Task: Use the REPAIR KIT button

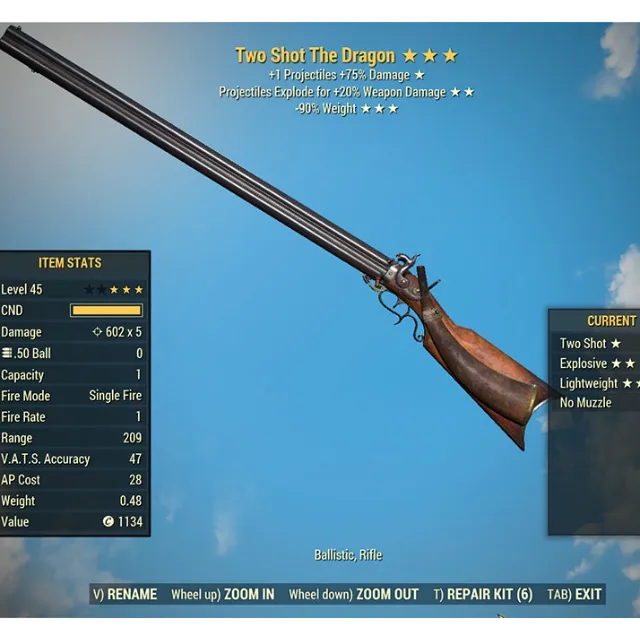Action: 483,594
